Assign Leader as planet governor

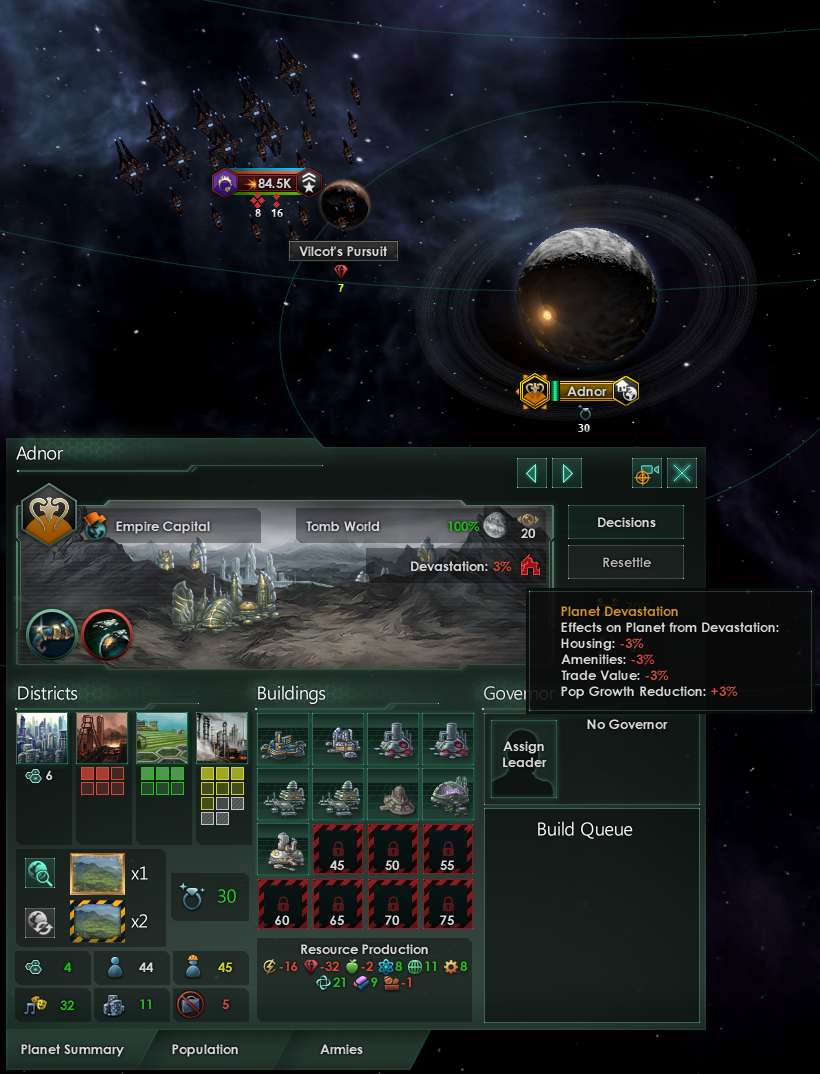coord(524,758)
